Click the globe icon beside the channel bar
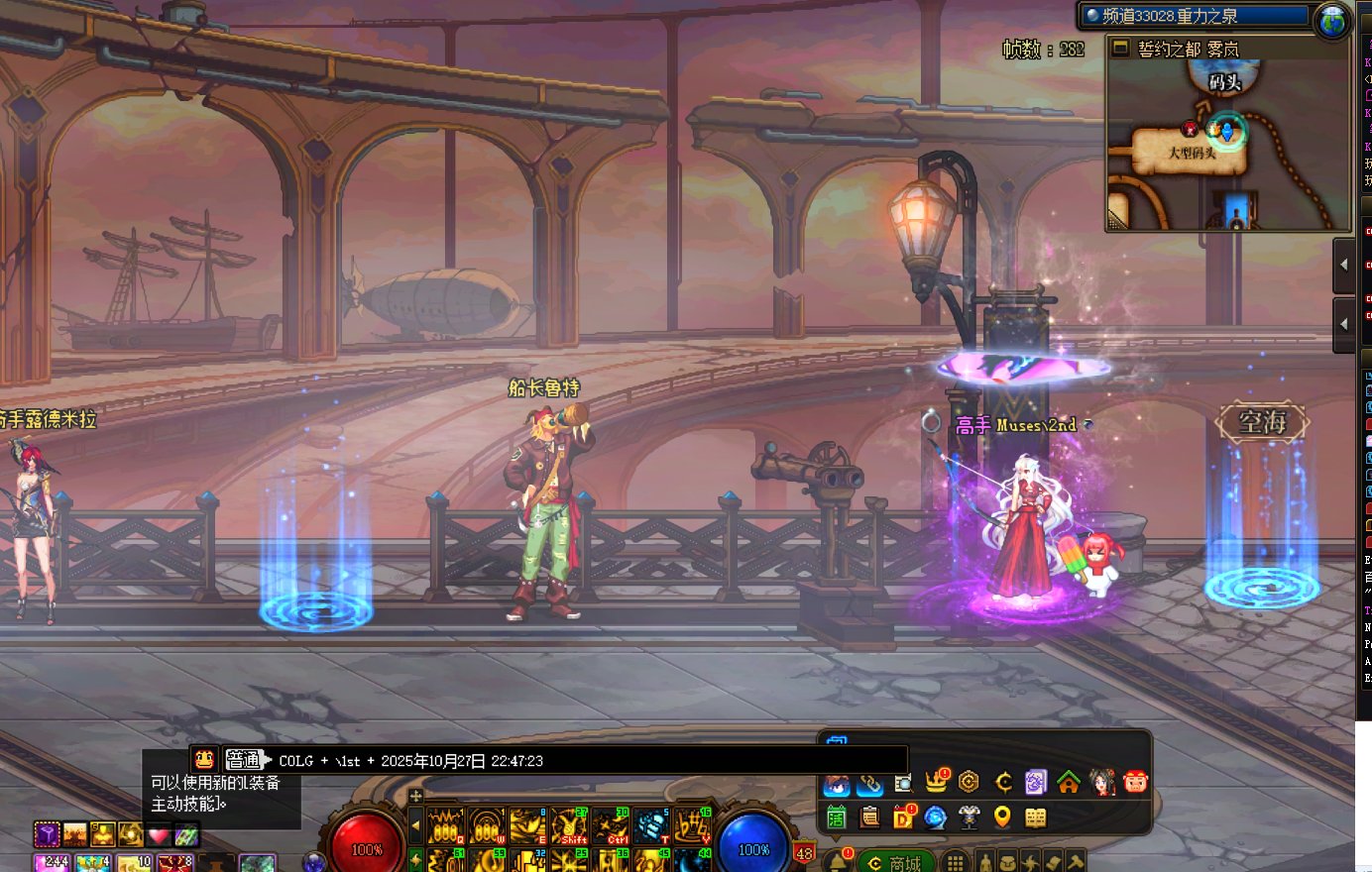This screenshot has height=872, width=1372. click(1331, 21)
